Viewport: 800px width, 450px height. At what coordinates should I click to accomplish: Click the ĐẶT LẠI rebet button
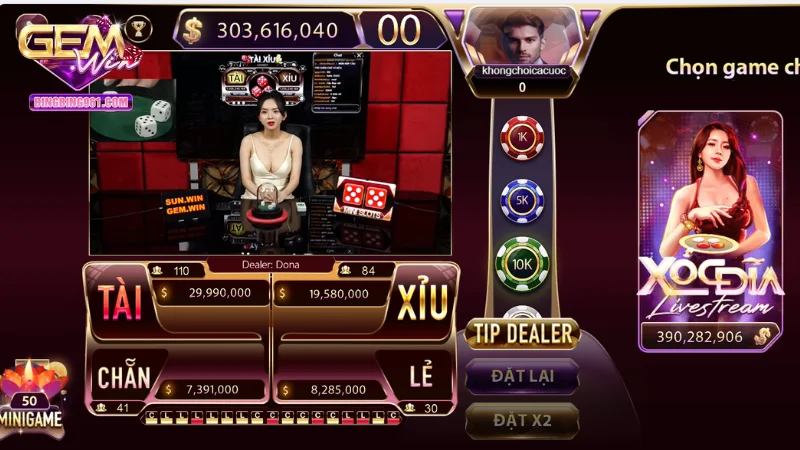click(521, 377)
